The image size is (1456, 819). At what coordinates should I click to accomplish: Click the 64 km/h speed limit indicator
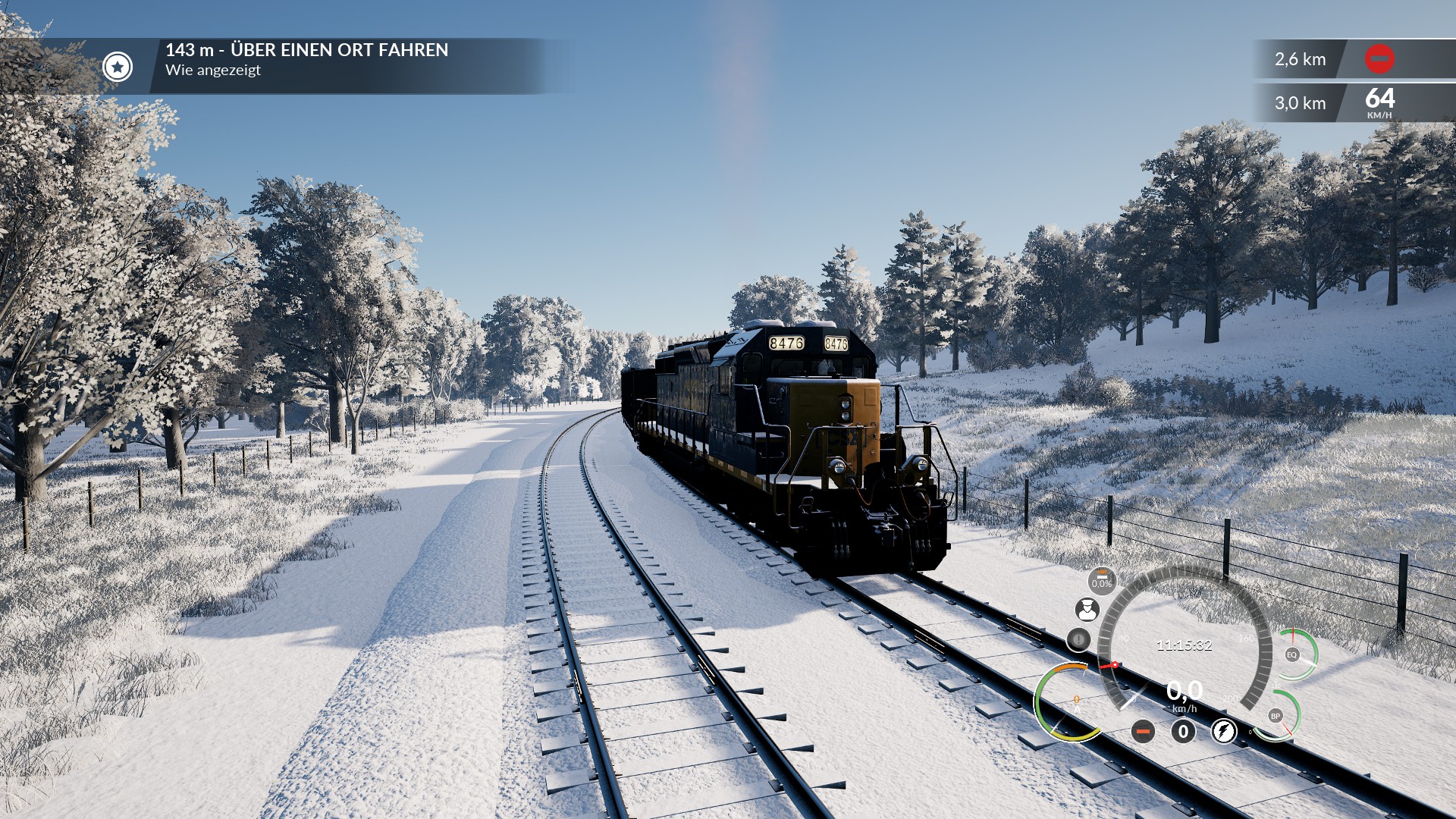click(x=1379, y=102)
